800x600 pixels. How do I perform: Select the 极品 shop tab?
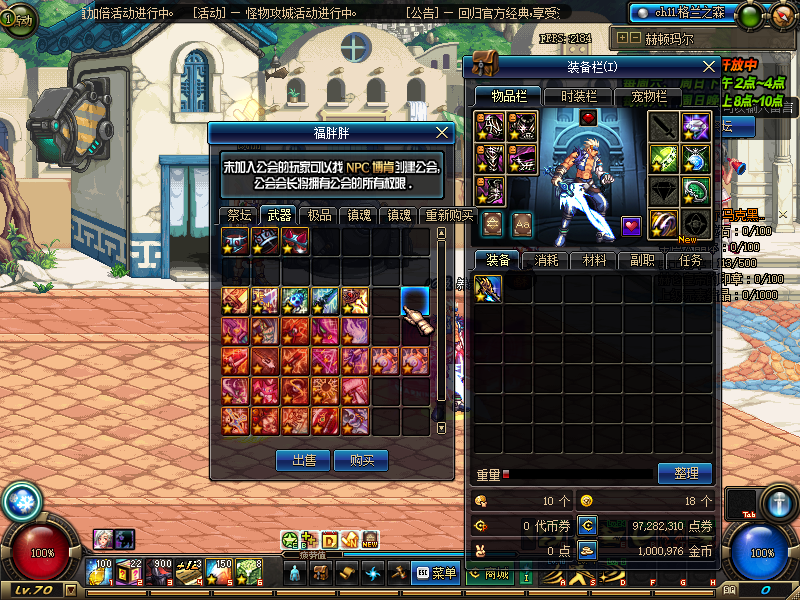click(x=319, y=215)
